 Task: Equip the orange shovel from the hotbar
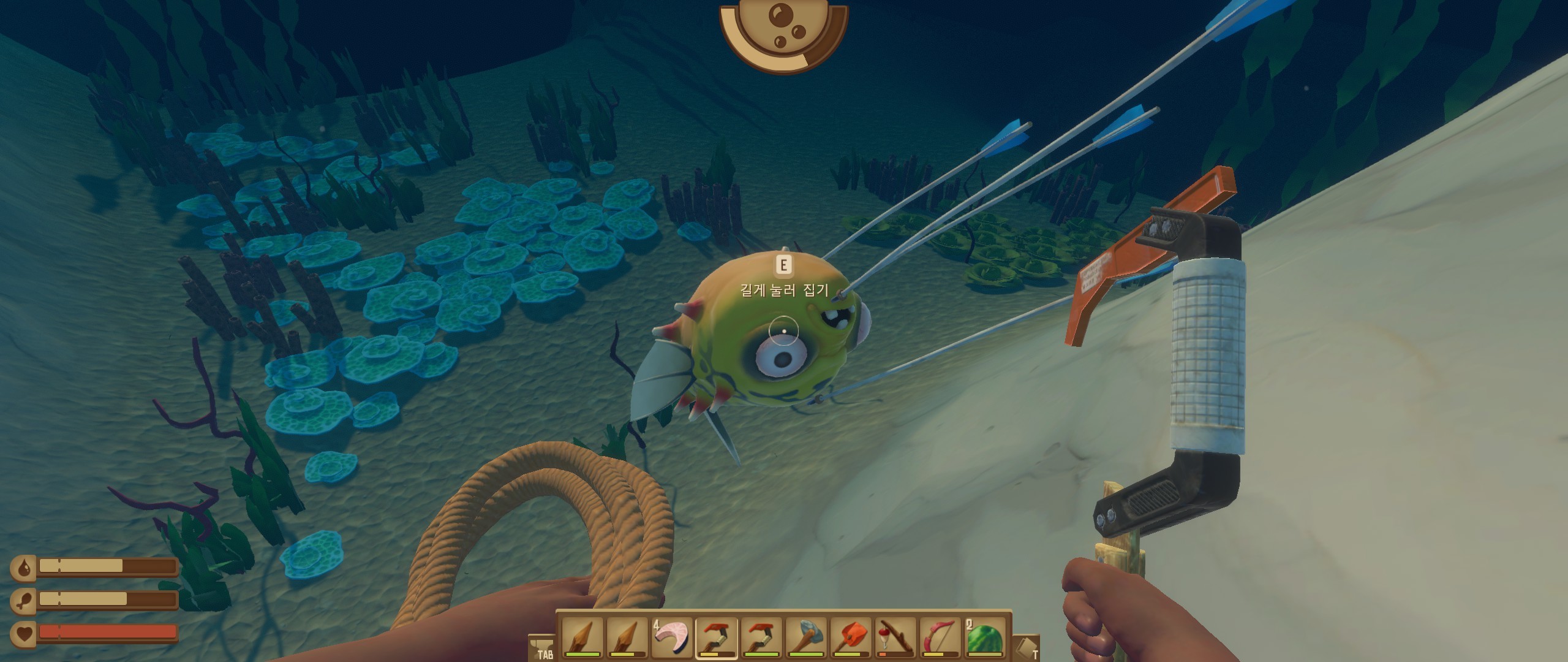[x=851, y=637]
